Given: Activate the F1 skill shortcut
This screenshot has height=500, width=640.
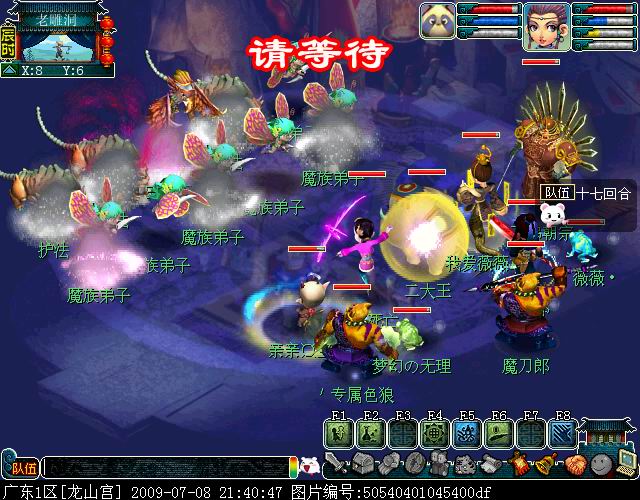Looking at the screenshot, I should [338, 432].
